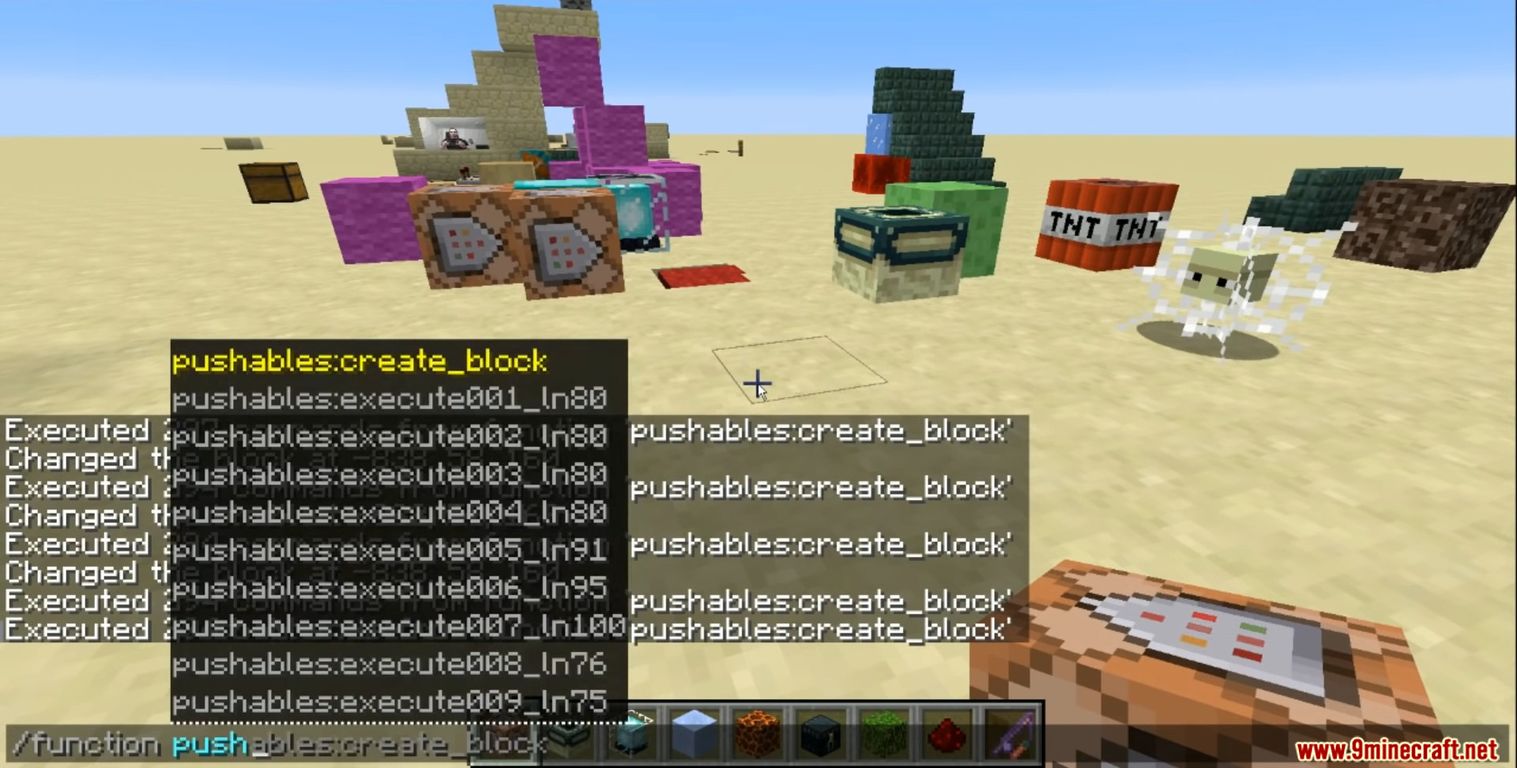The image size is (1517, 768).
Task: Select the green leaves block in the hotbar
Action: tap(886, 735)
